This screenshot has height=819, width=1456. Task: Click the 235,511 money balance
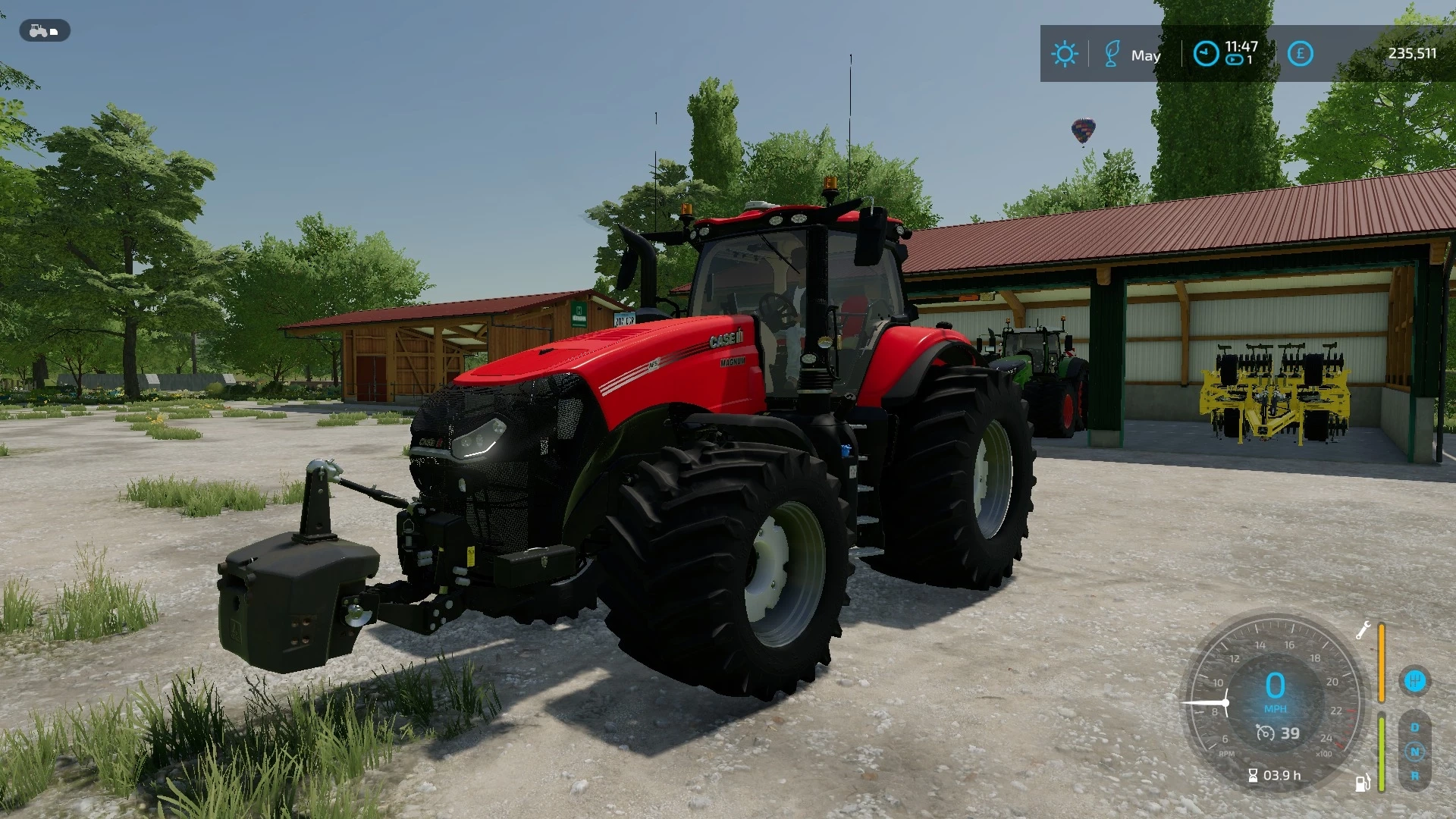(1412, 53)
